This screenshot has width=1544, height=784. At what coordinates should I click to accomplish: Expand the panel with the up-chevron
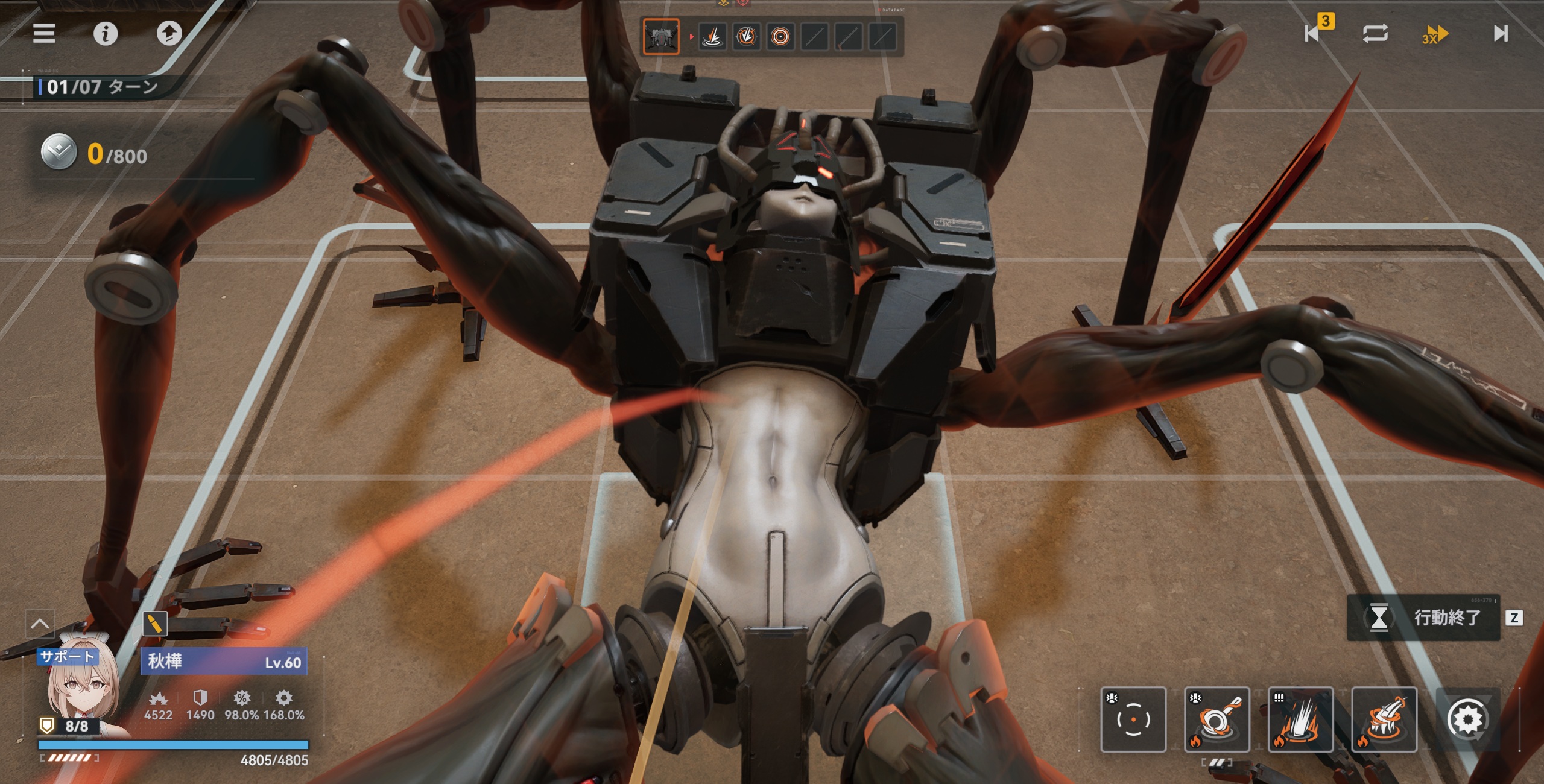click(40, 624)
